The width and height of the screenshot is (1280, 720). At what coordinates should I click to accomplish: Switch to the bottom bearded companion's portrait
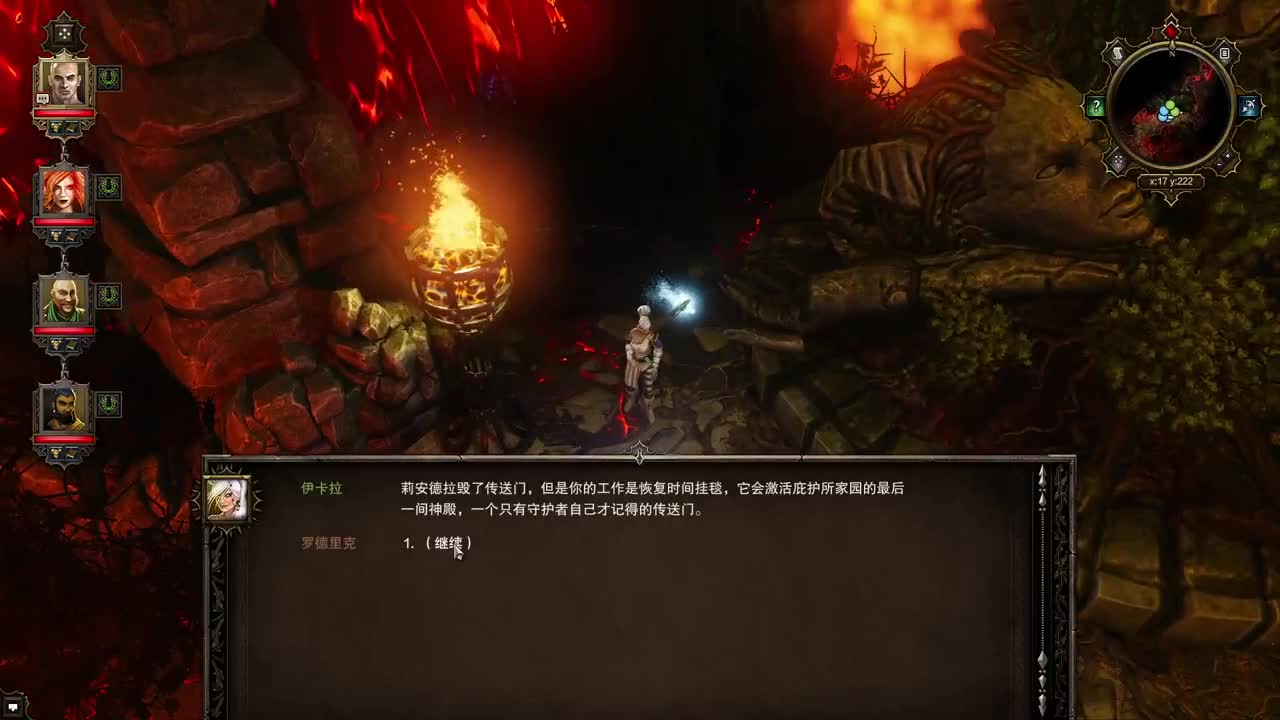63,408
